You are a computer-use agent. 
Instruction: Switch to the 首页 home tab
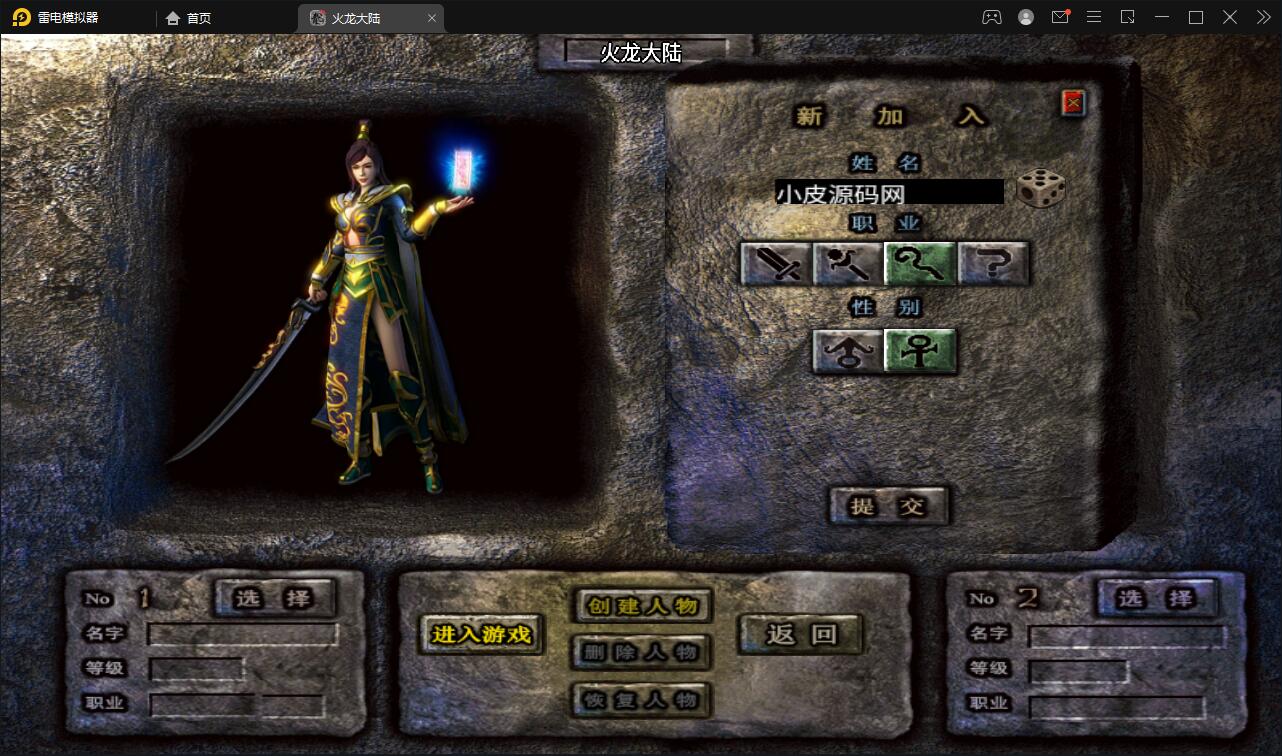coord(189,18)
